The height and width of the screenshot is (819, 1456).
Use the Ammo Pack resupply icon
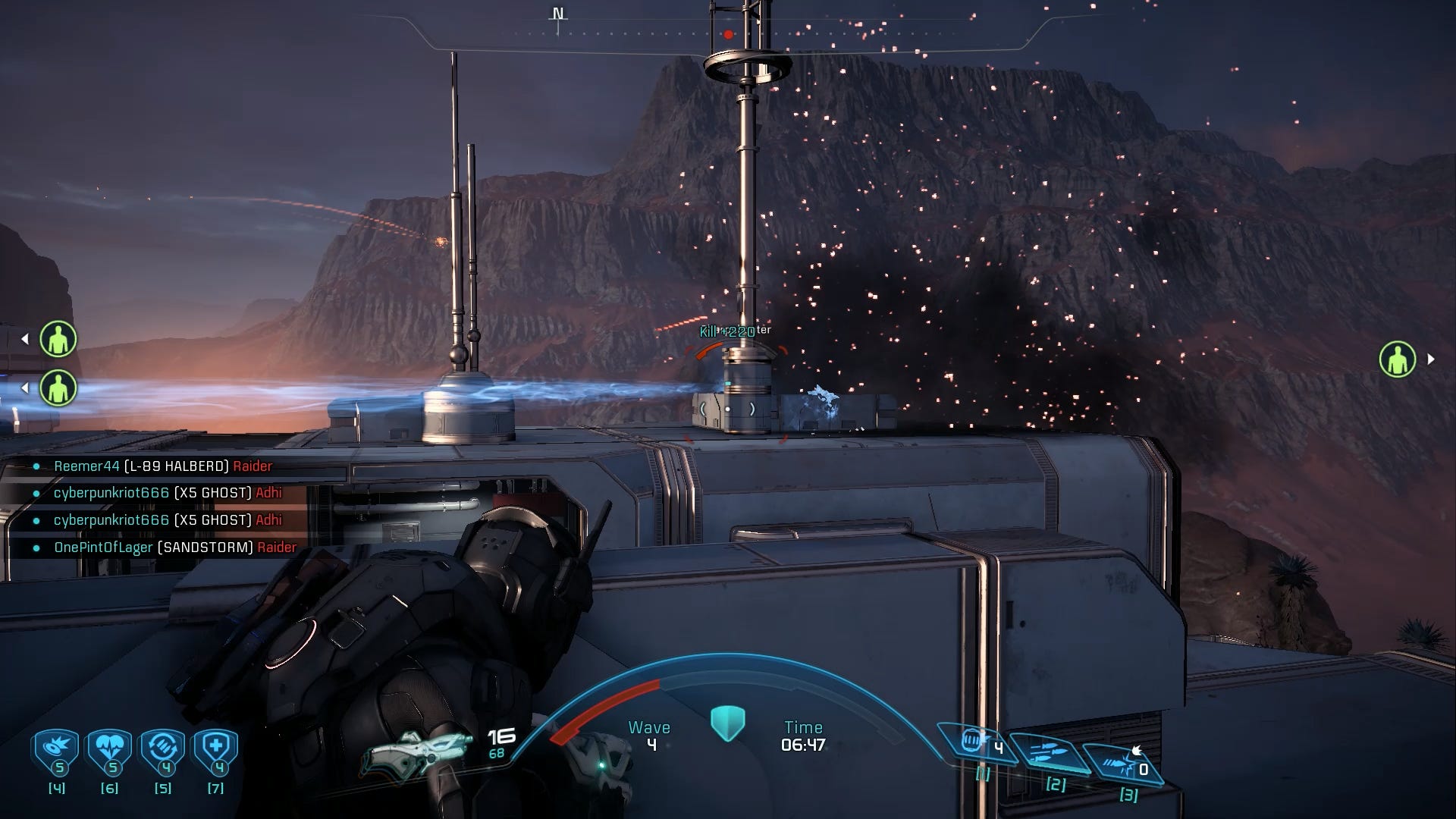pyautogui.click(x=163, y=749)
